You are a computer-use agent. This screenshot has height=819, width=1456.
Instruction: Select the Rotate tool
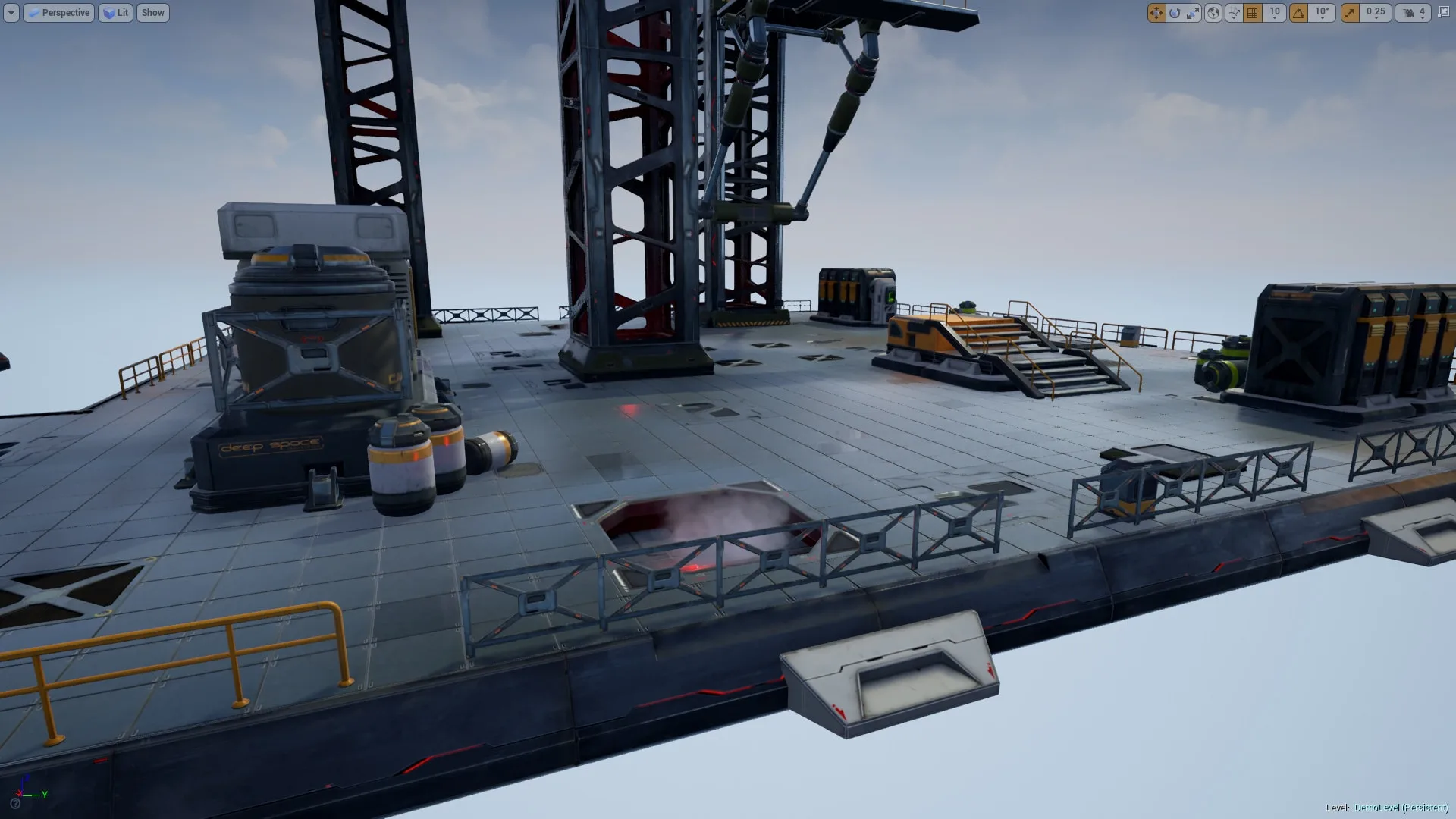pos(1175,13)
